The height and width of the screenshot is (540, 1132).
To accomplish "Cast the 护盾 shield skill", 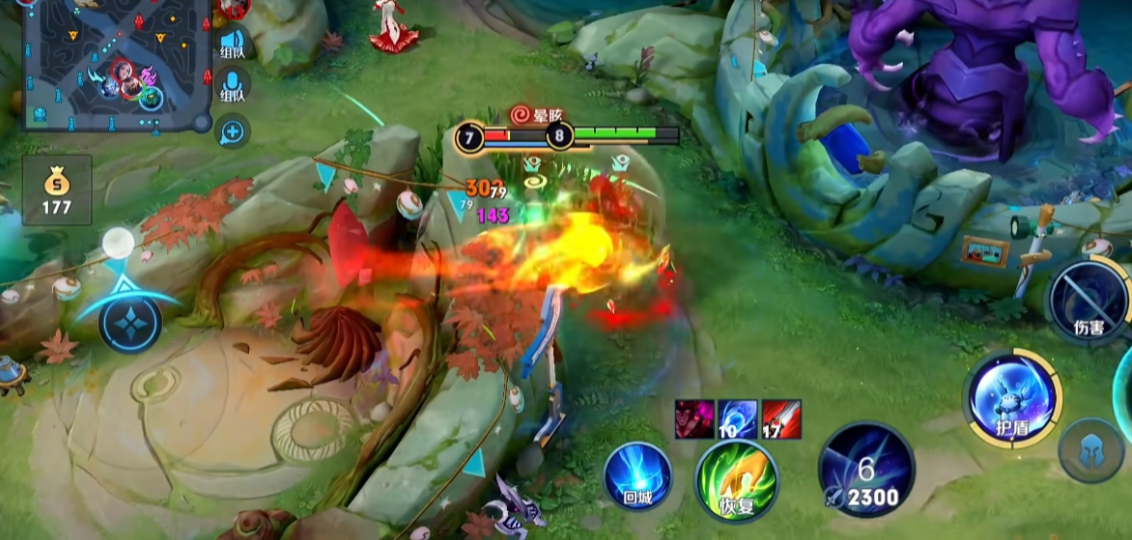I will click(1012, 398).
